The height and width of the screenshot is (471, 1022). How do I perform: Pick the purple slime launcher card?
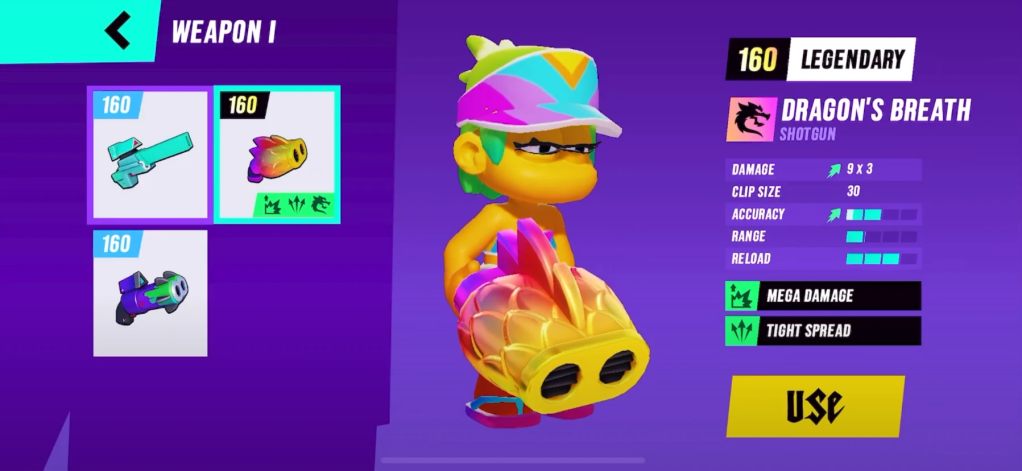[150, 293]
